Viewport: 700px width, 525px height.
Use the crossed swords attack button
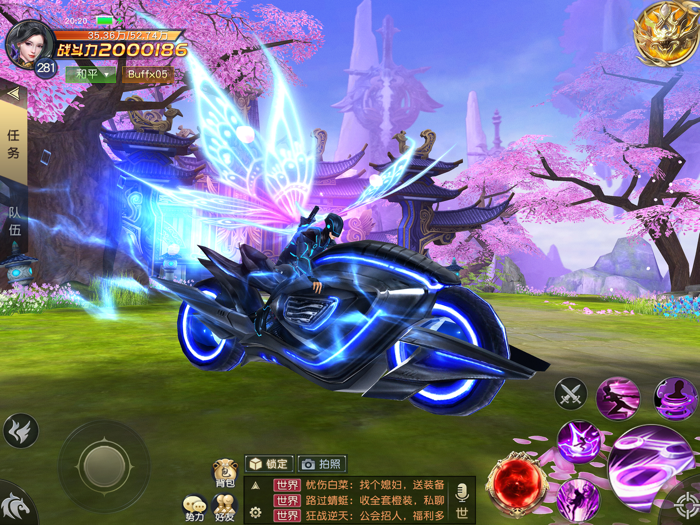tap(571, 394)
